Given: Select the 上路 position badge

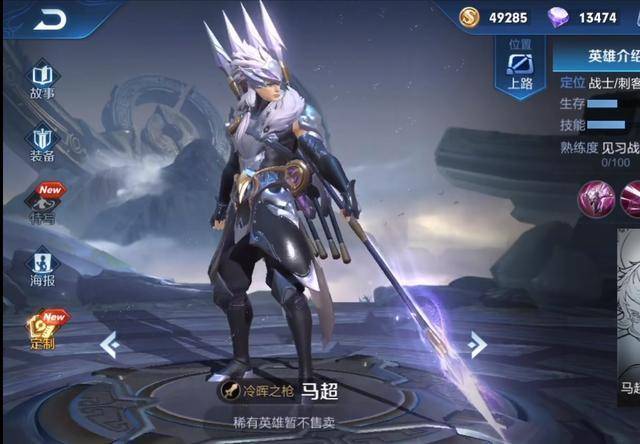Looking at the screenshot, I should point(520,66).
